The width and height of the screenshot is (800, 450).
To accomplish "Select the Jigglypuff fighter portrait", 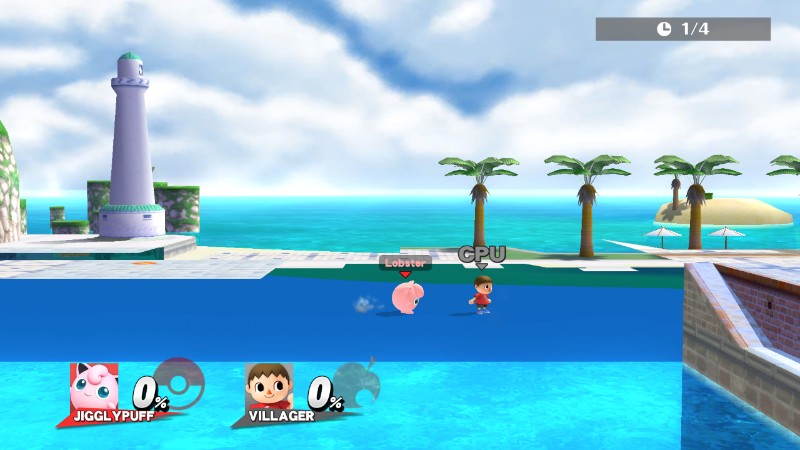I will coord(94,387).
